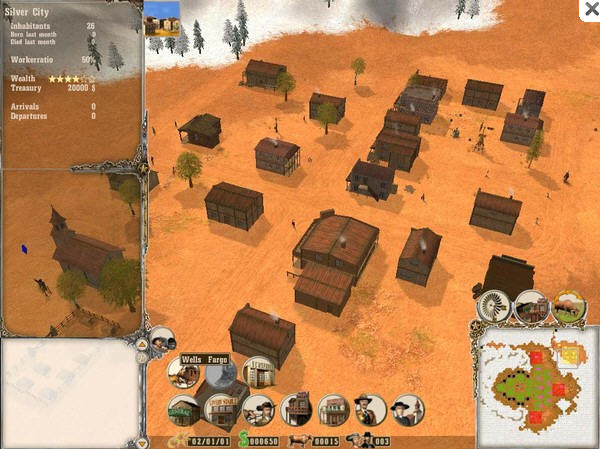The height and width of the screenshot is (449, 600).
Task: Open the cattle ranch category button
Action: (x=568, y=306)
